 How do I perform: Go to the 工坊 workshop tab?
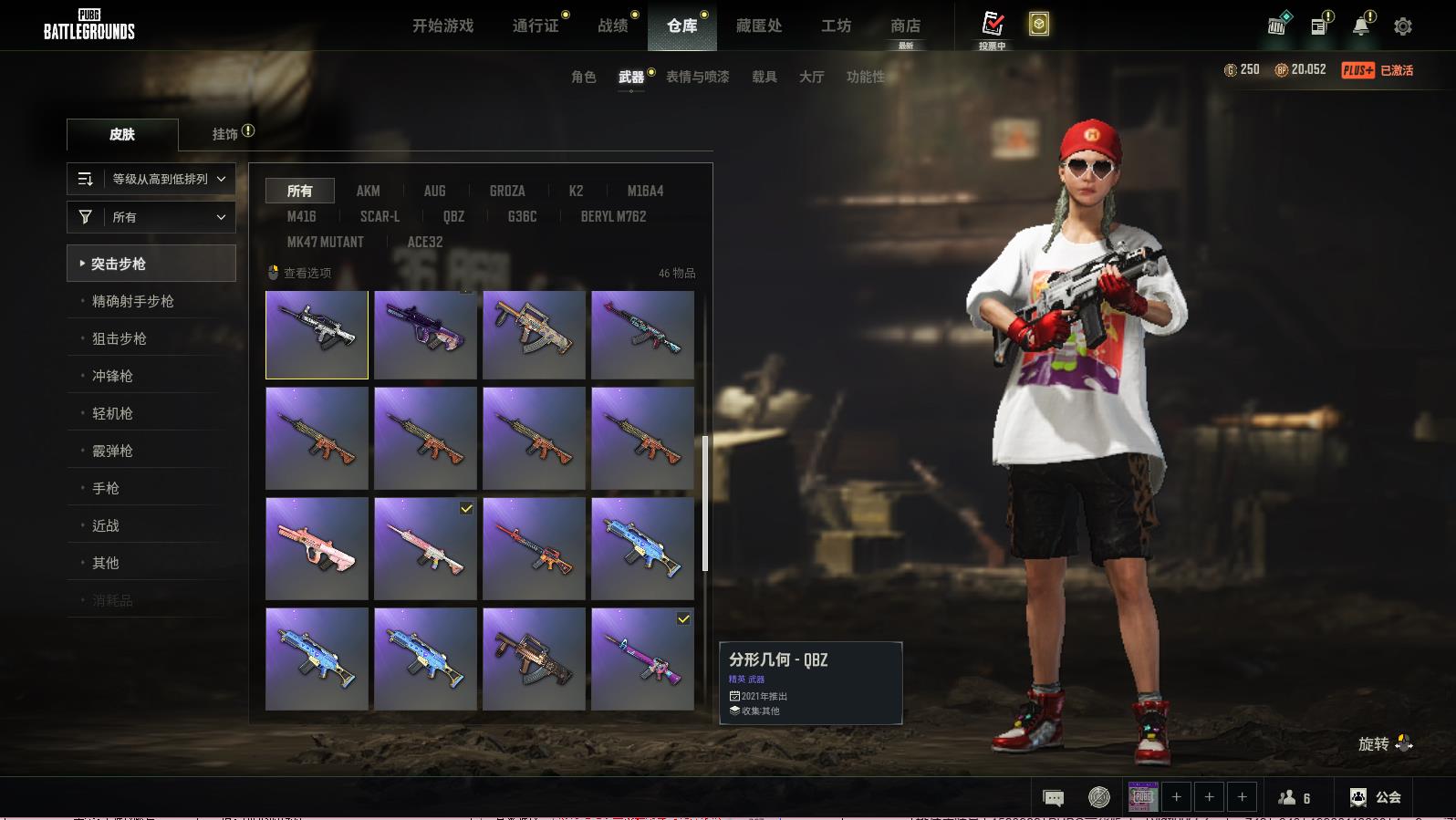pos(836,26)
